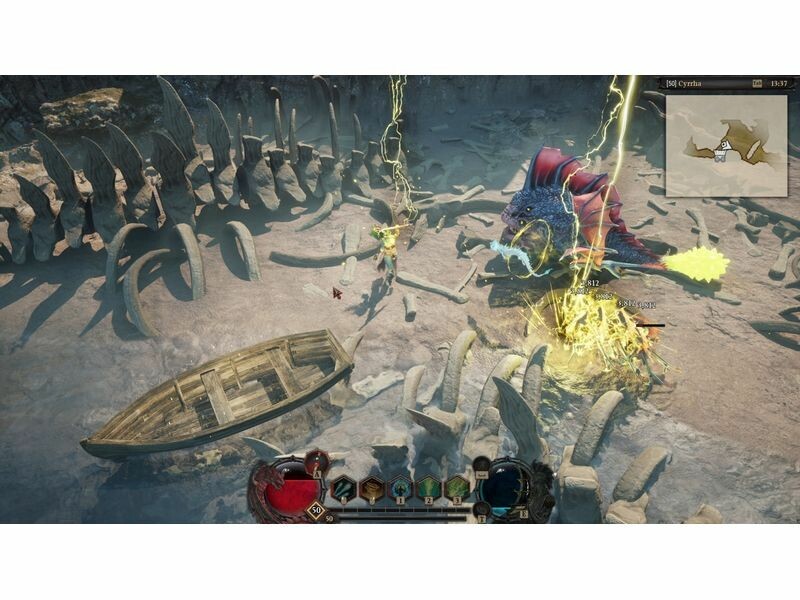
Task: Activate the green skill in slot 2
Action: coord(428,488)
